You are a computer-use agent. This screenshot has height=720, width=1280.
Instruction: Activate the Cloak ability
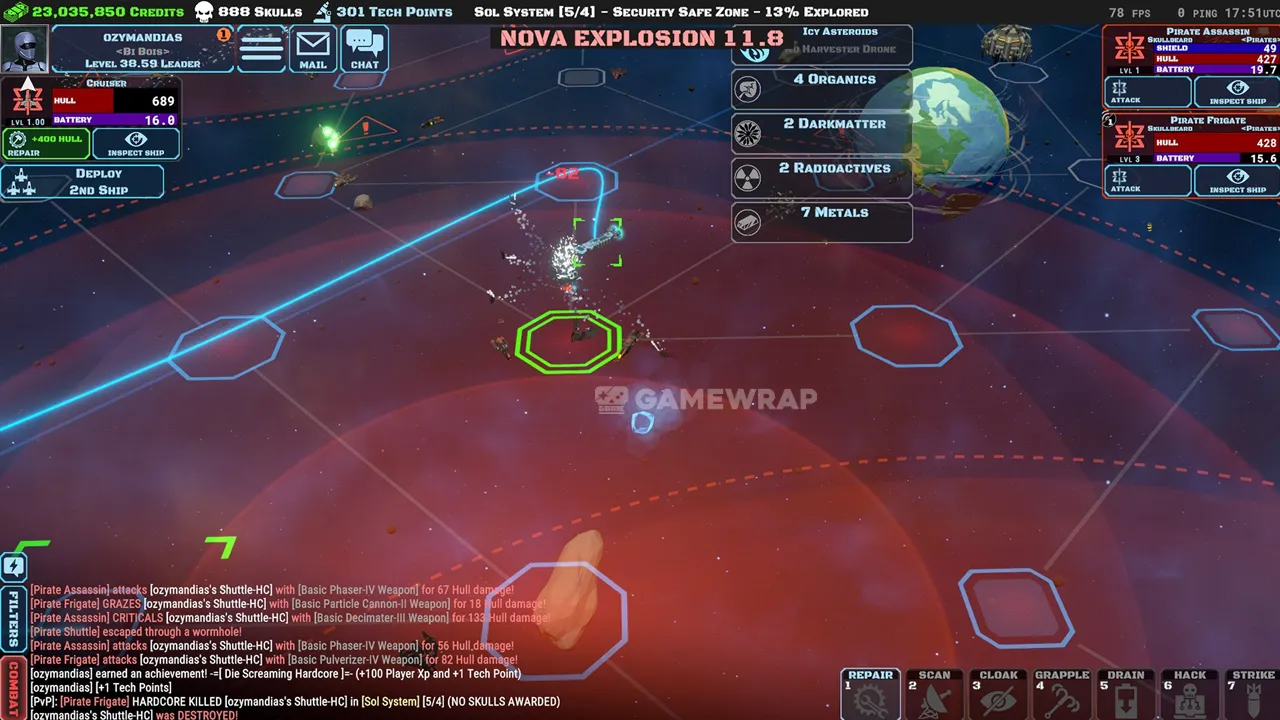point(998,695)
